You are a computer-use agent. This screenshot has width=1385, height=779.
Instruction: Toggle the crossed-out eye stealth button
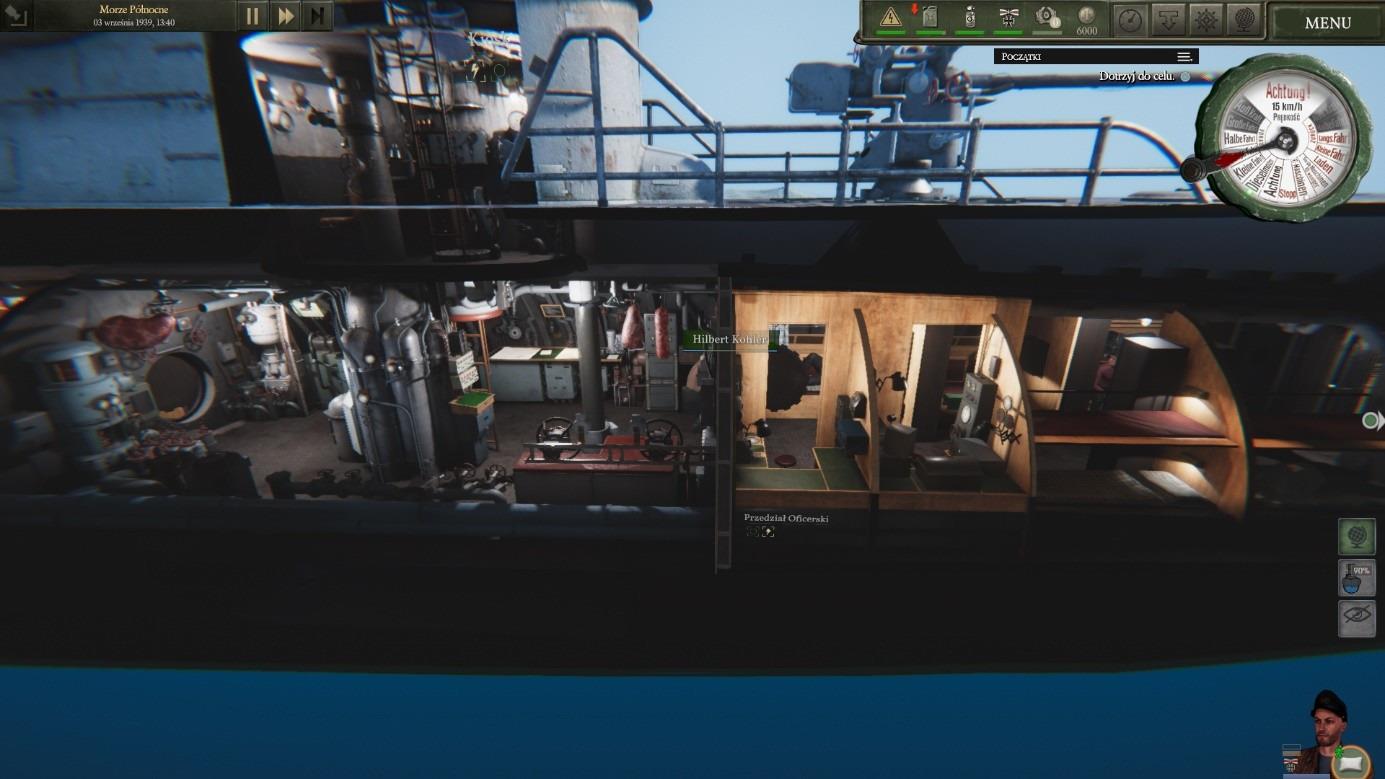point(1357,618)
